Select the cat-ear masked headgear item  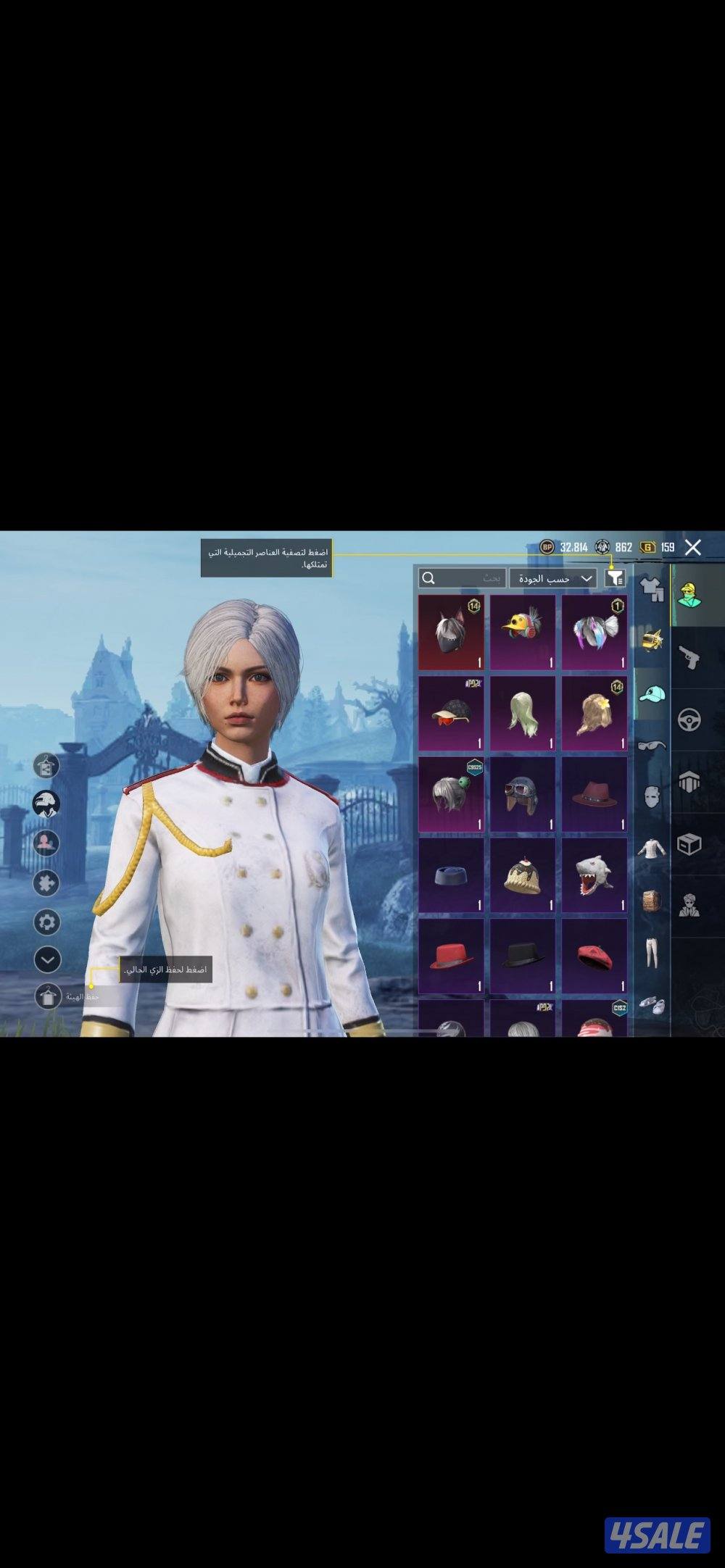click(450, 633)
